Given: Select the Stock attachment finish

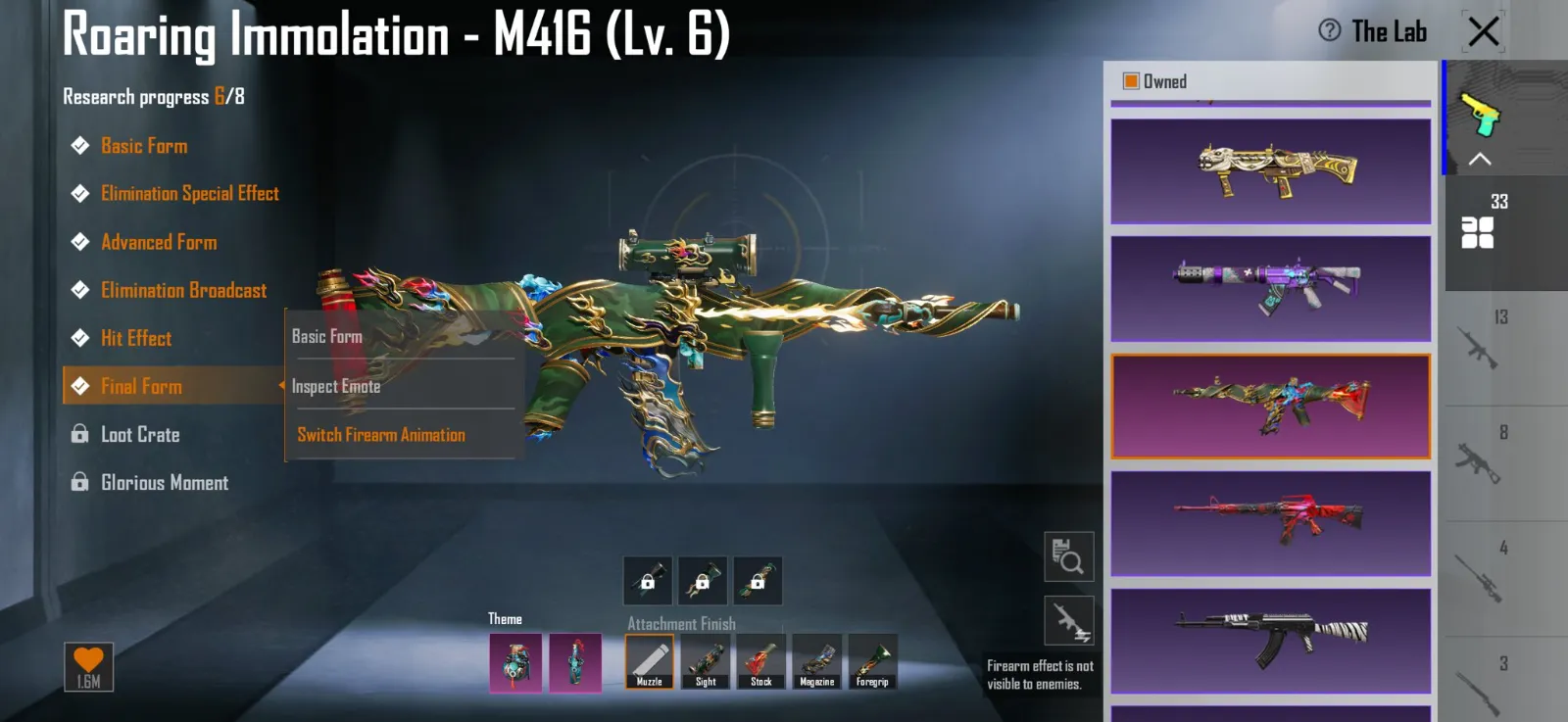Looking at the screenshot, I should [x=761, y=661].
